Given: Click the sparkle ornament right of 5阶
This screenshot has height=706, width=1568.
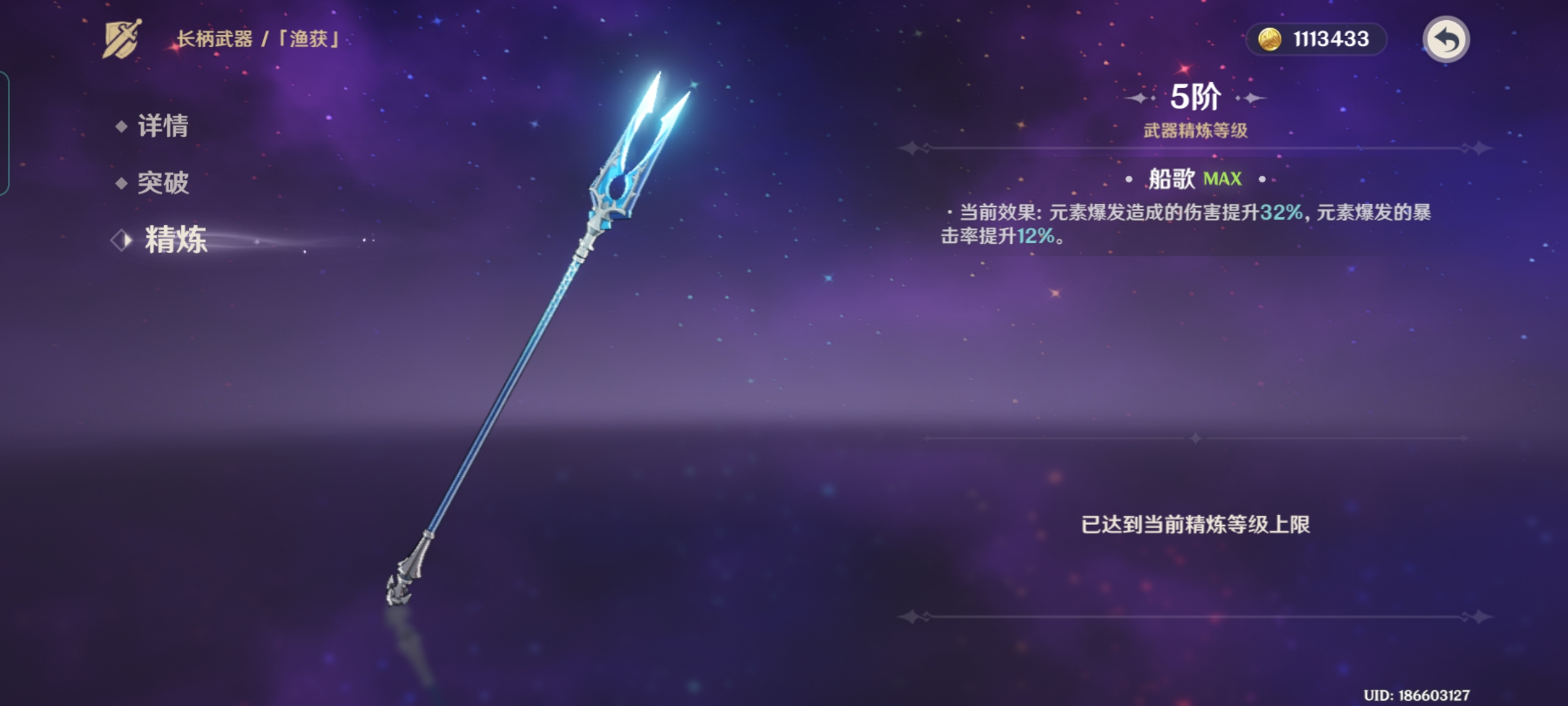Looking at the screenshot, I should pyautogui.click(x=1253, y=97).
